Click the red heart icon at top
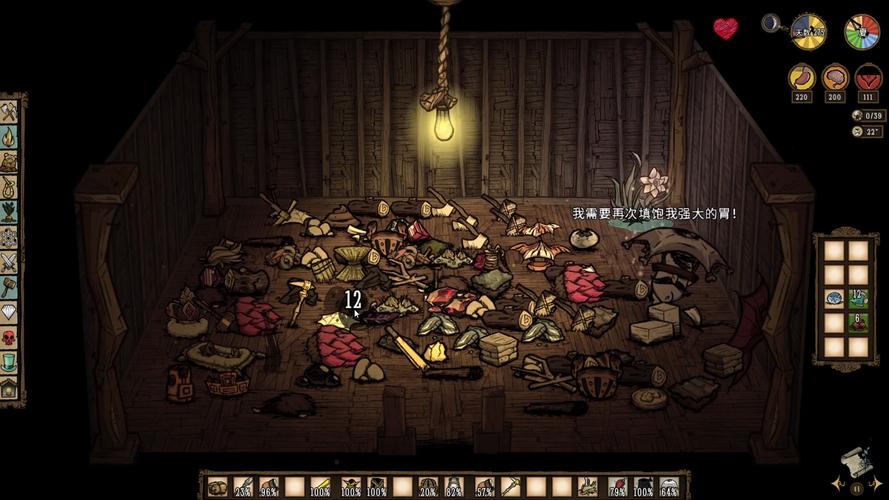This screenshot has width=889, height=500. [x=725, y=28]
